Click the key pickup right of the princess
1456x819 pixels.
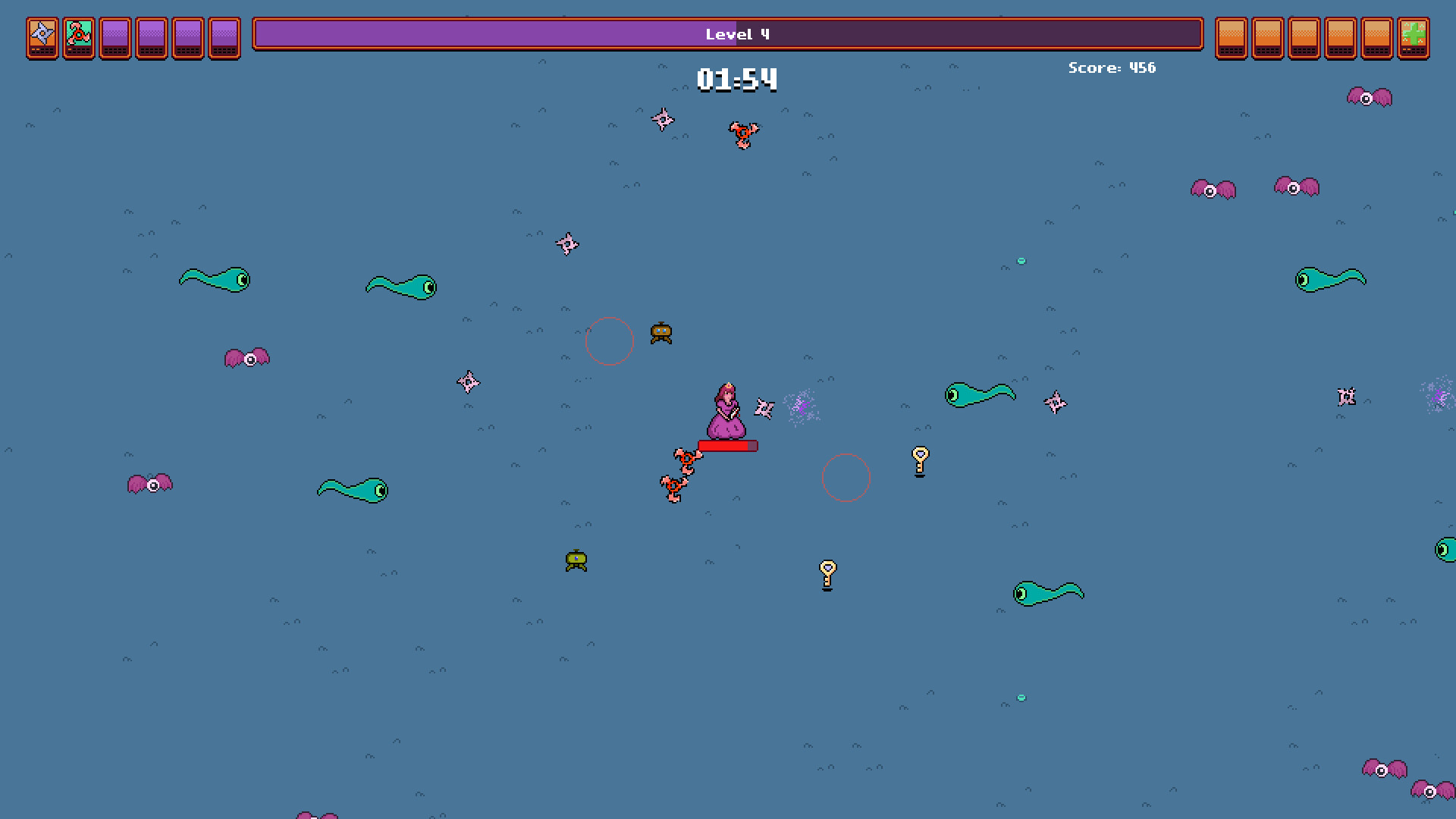[x=920, y=461]
